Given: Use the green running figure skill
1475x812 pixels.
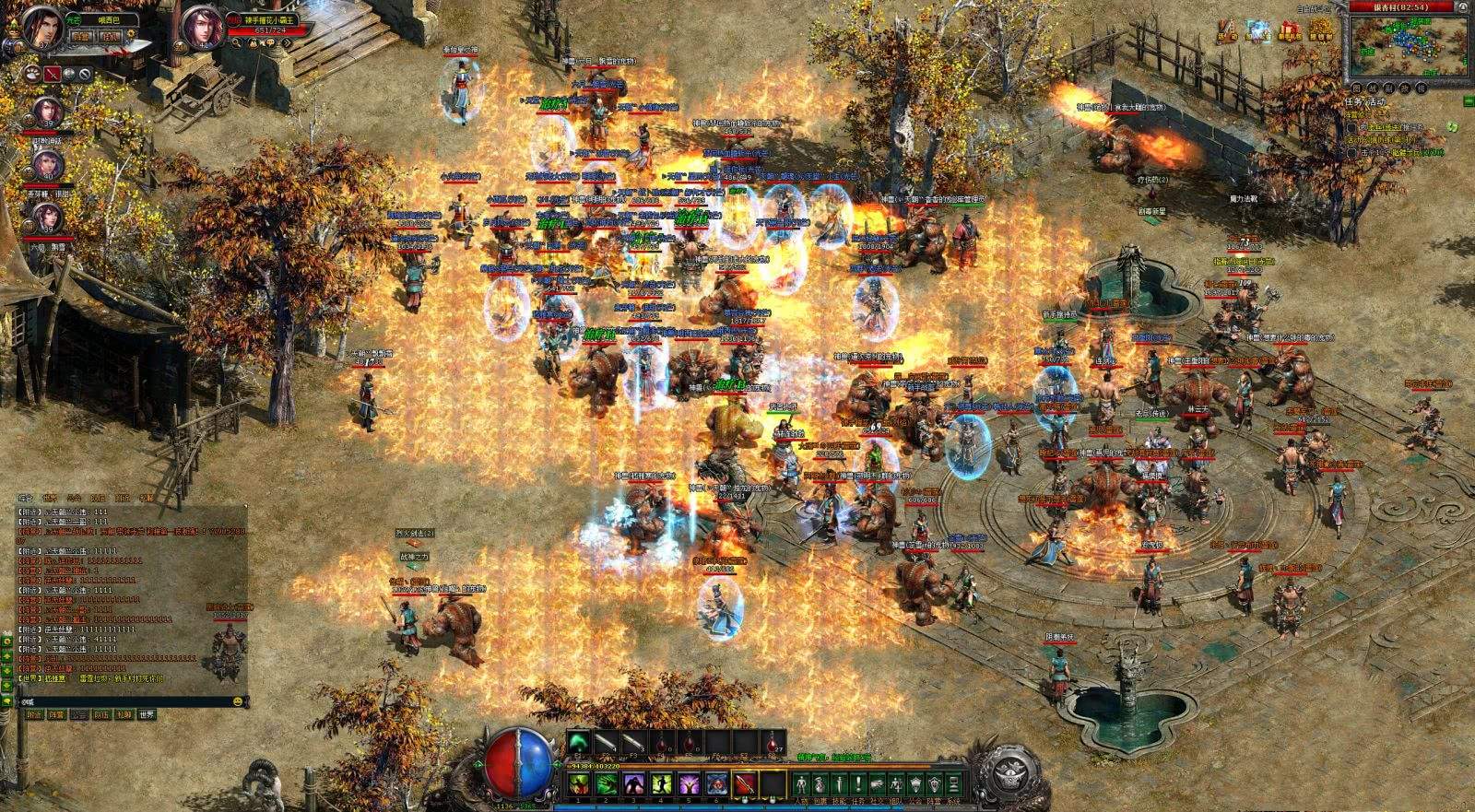Looking at the screenshot, I should (662, 784).
